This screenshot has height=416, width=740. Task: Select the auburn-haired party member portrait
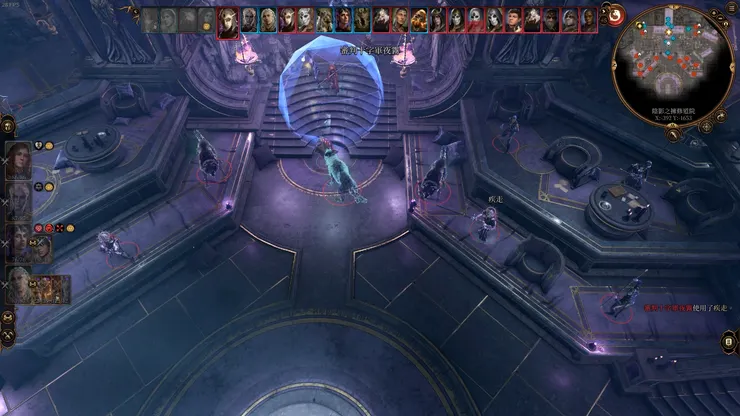point(18,161)
